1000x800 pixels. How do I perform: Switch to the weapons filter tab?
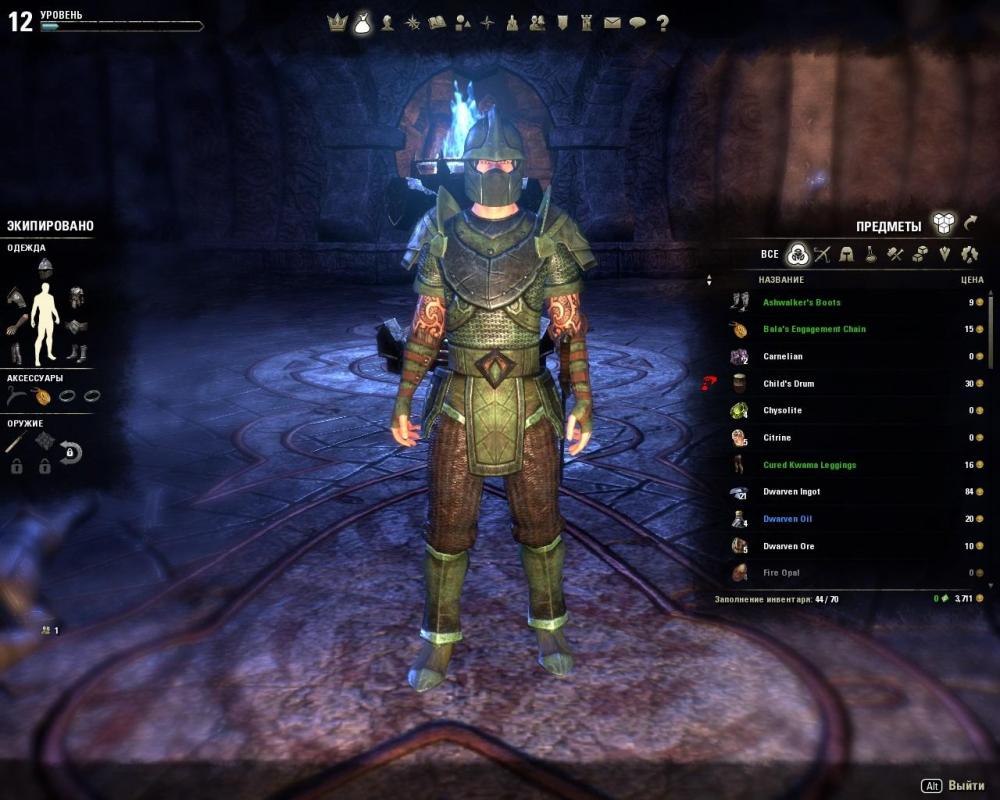point(822,254)
